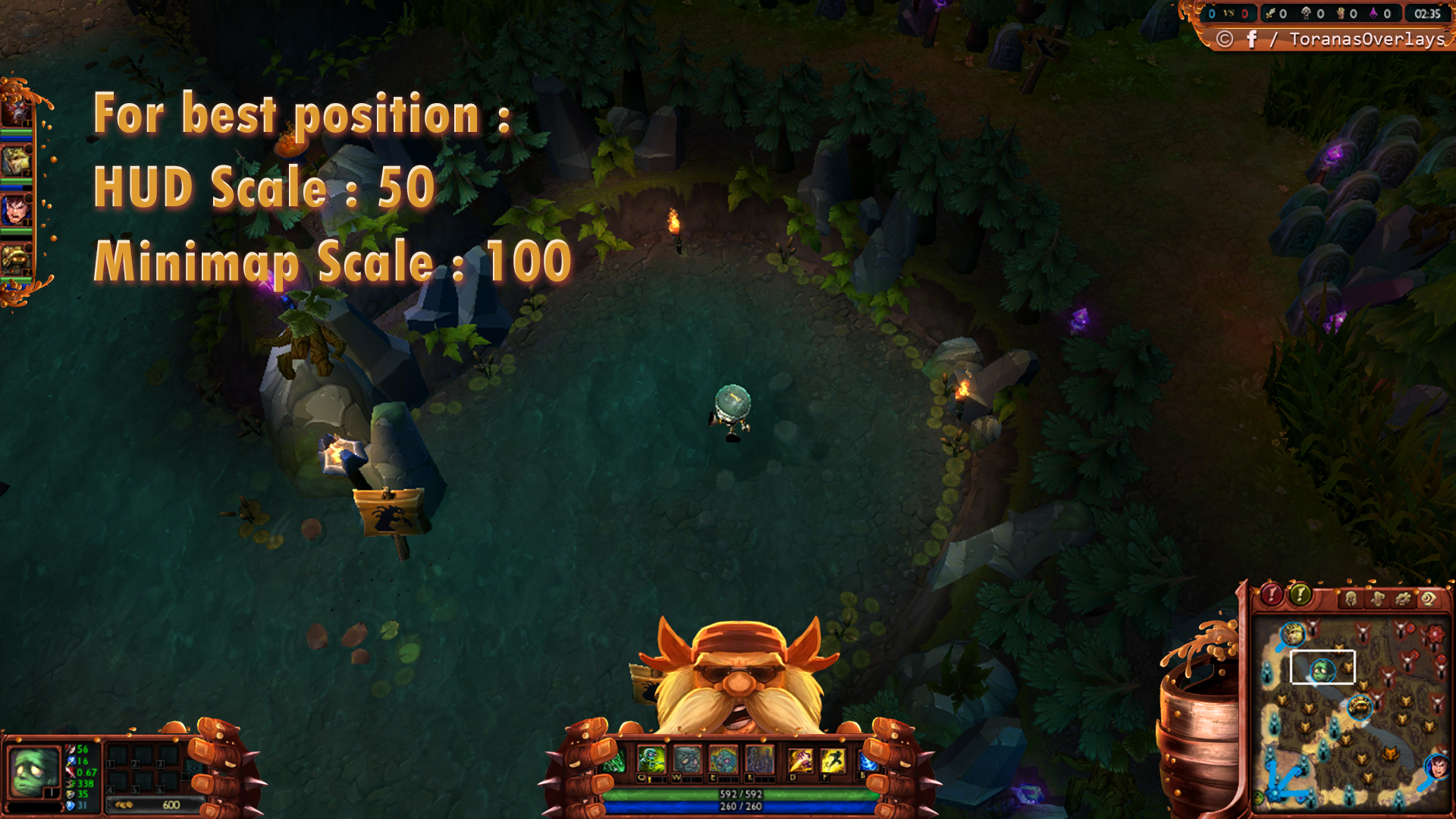
Task: Click the swirl icon above the minimap
Action: coord(1429,599)
